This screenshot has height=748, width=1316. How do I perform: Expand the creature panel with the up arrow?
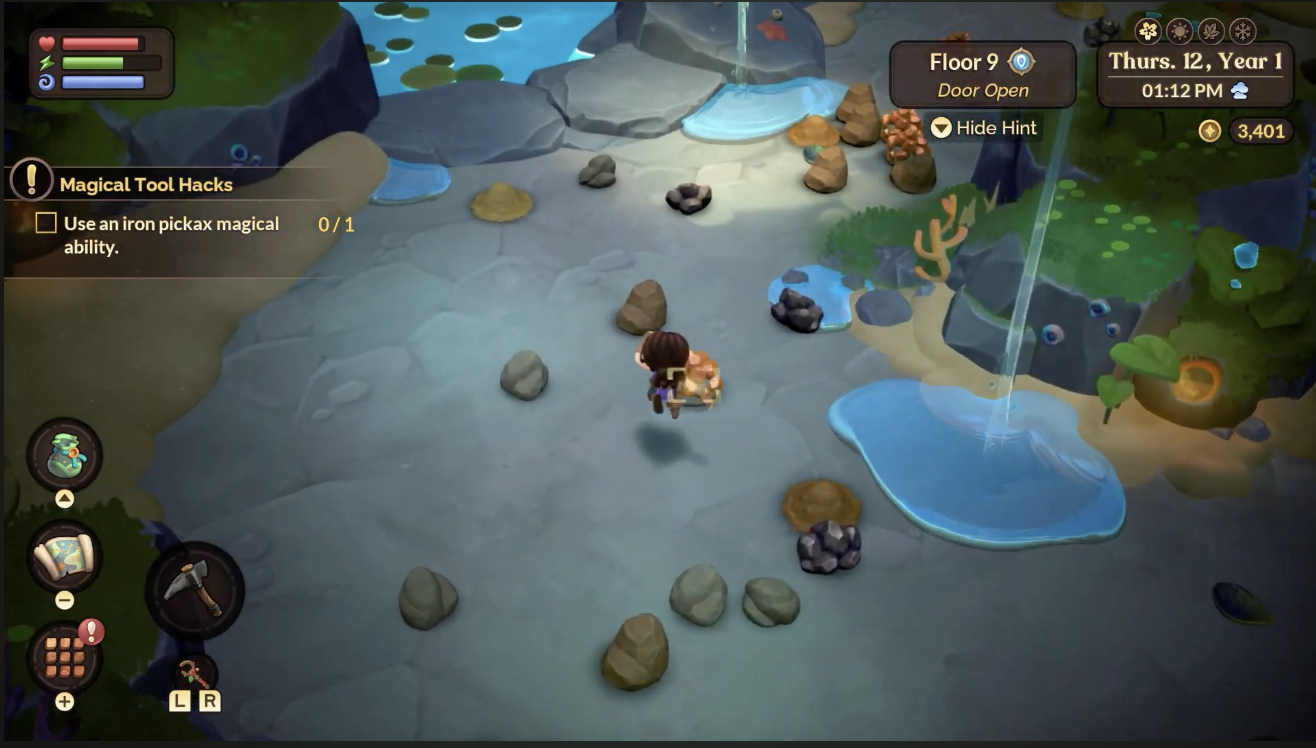click(65, 497)
